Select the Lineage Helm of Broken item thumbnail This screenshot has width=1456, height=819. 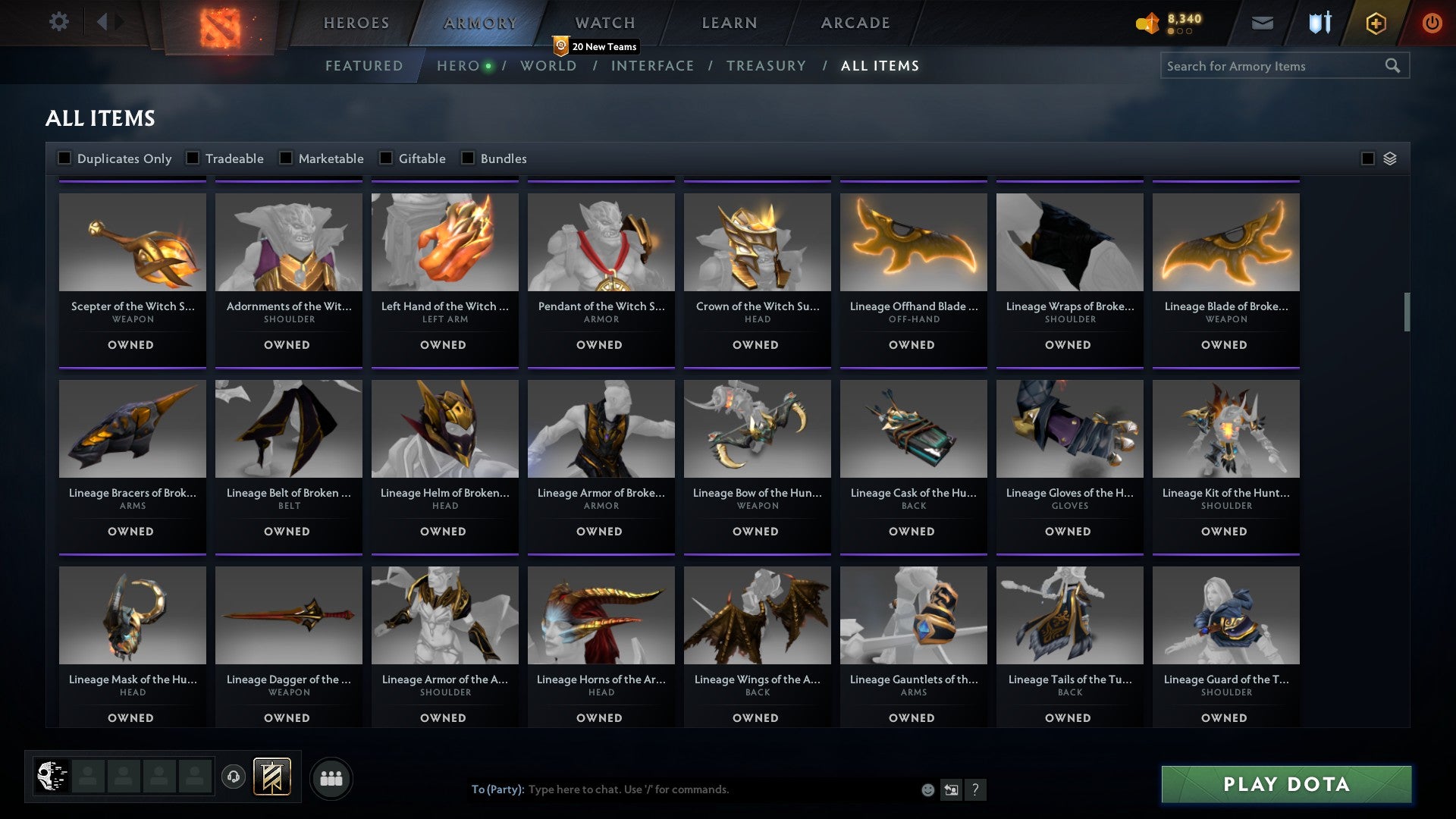click(444, 428)
